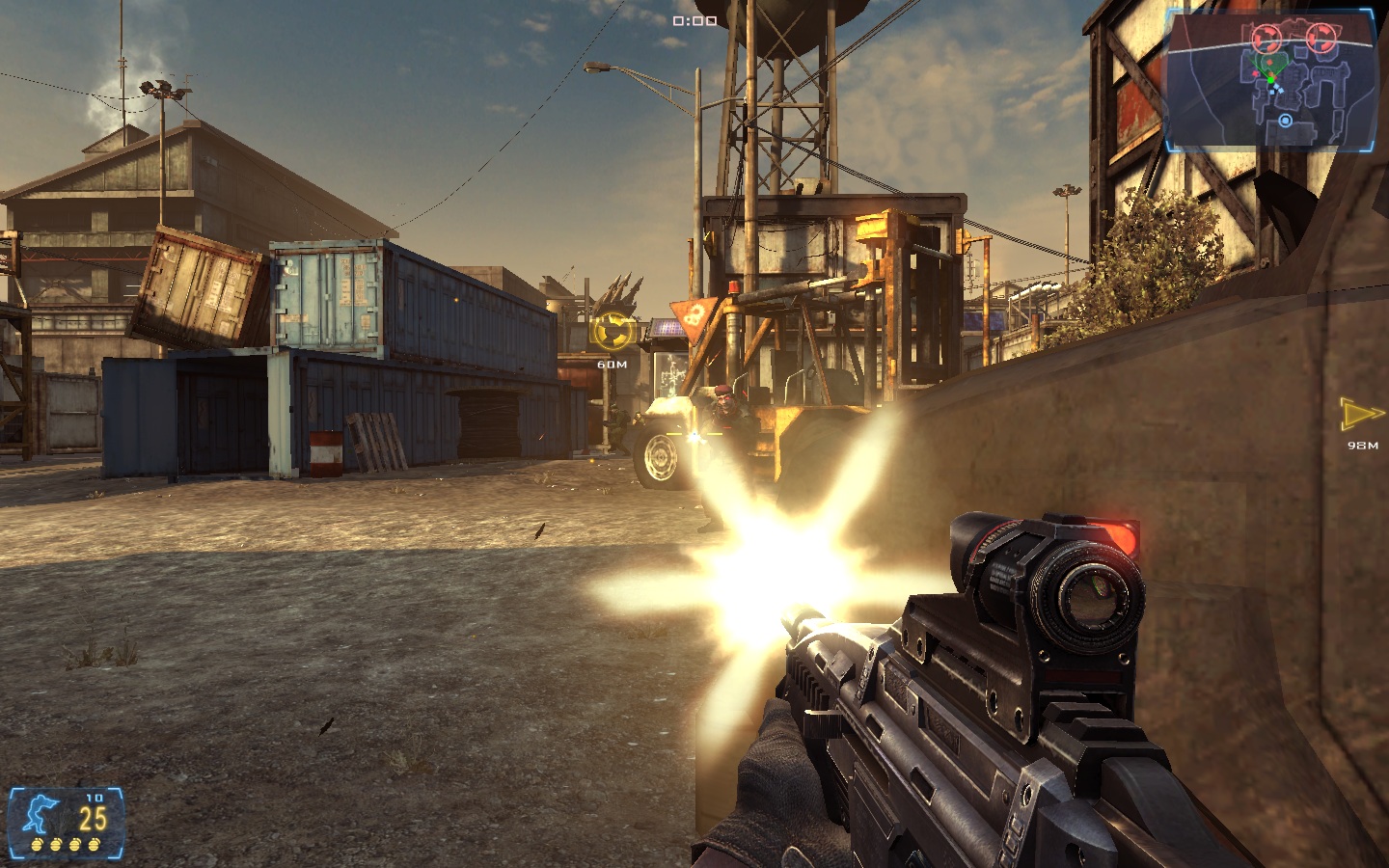The width and height of the screenshot is (1389, 868).
Task: Select the yellow objective marker showing 60M
Action: tap(613, 333)
